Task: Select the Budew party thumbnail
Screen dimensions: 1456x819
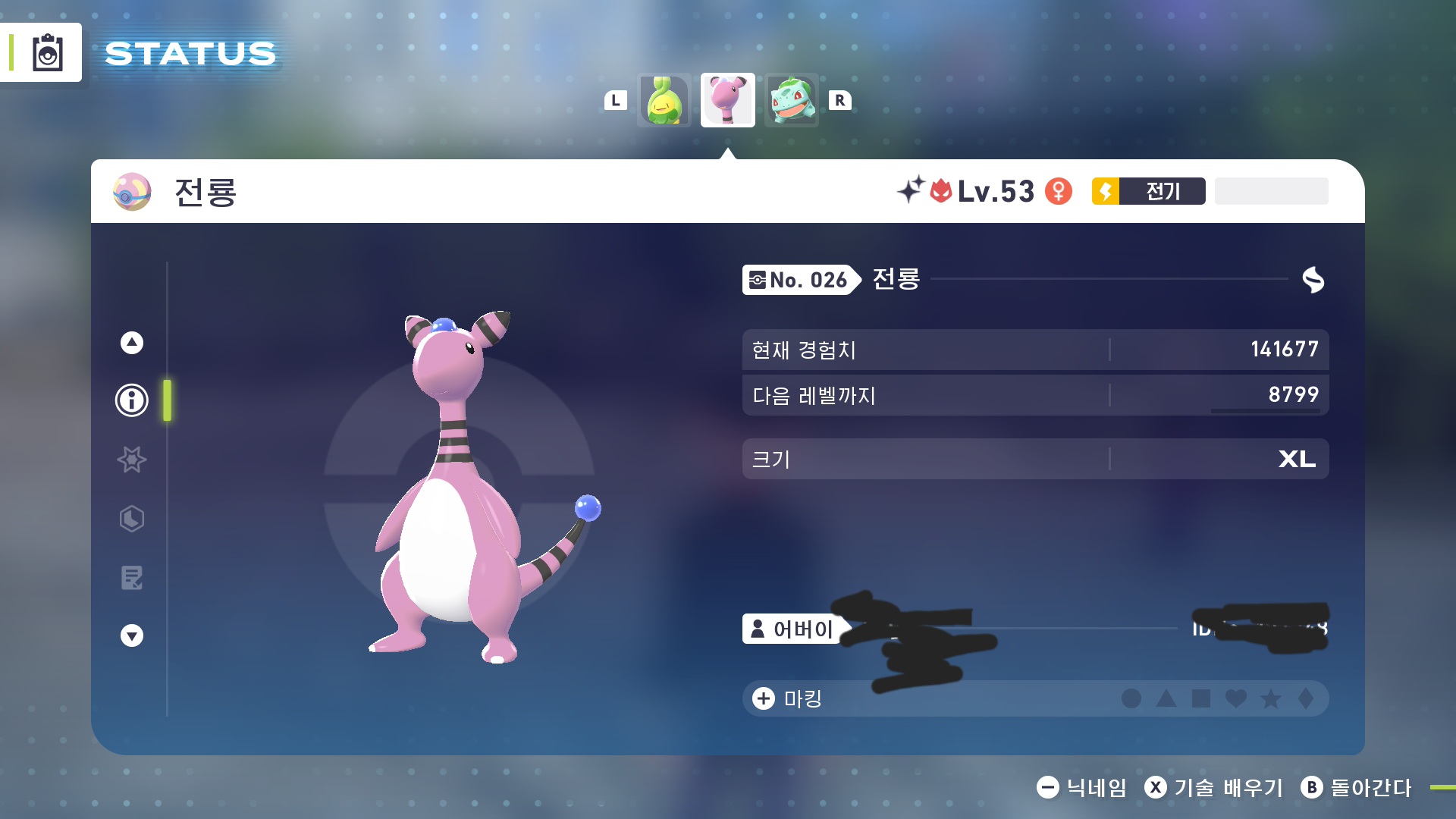Action: pos(664,100)
